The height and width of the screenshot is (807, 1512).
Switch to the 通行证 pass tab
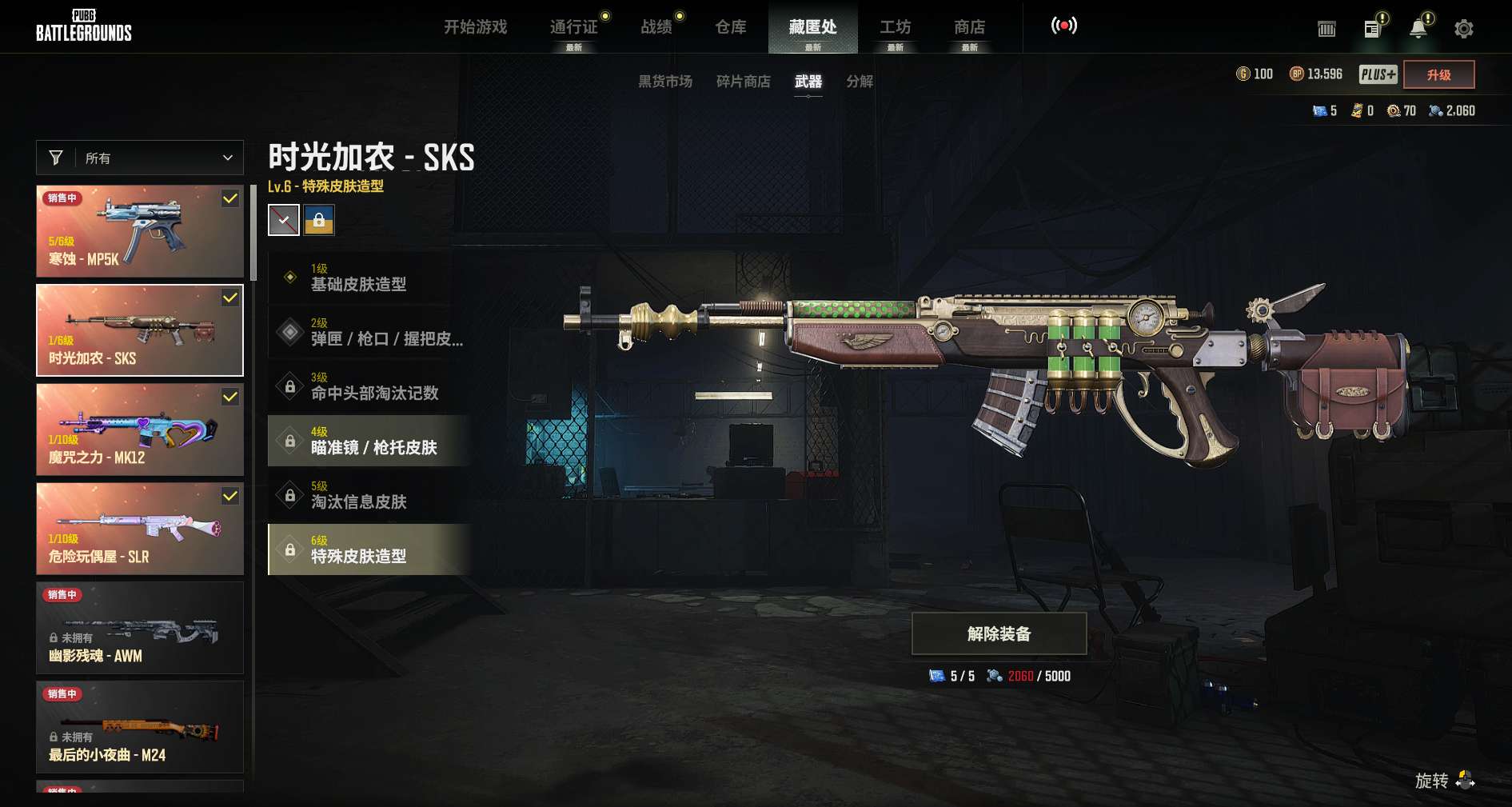(x=574, y=27)
